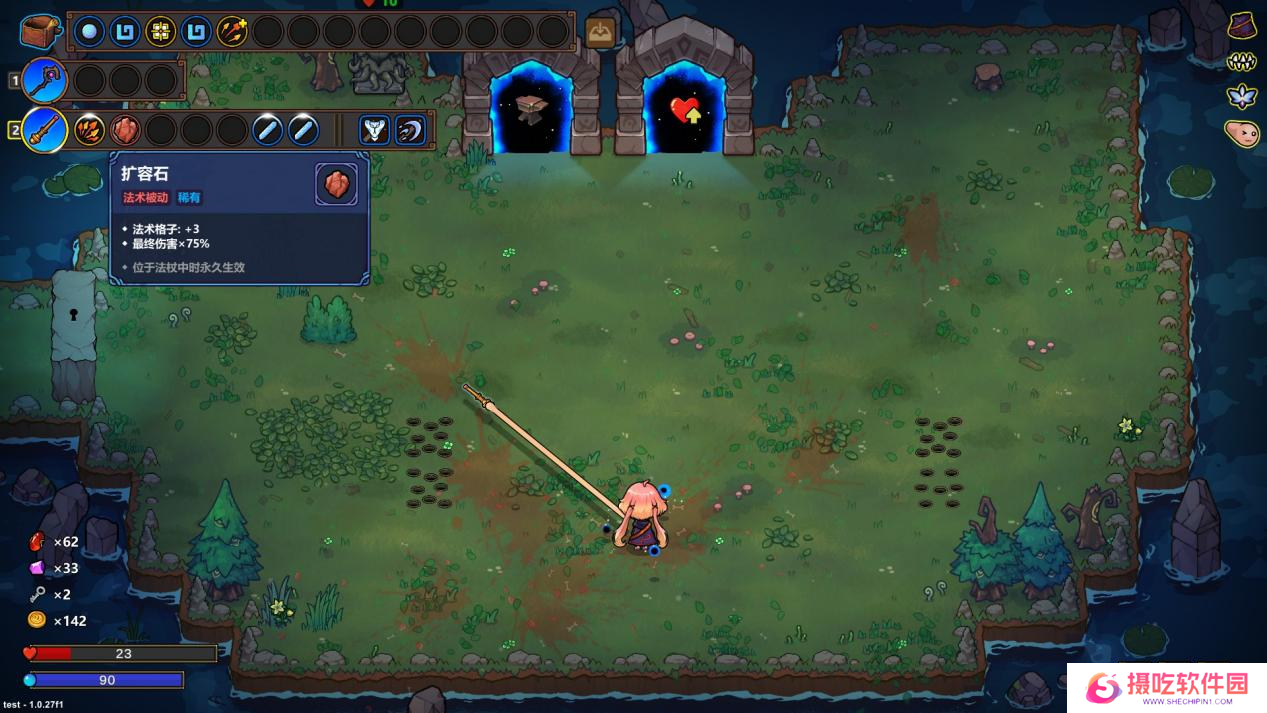Inspect the purple wizard hat relic

(1242, 26)
